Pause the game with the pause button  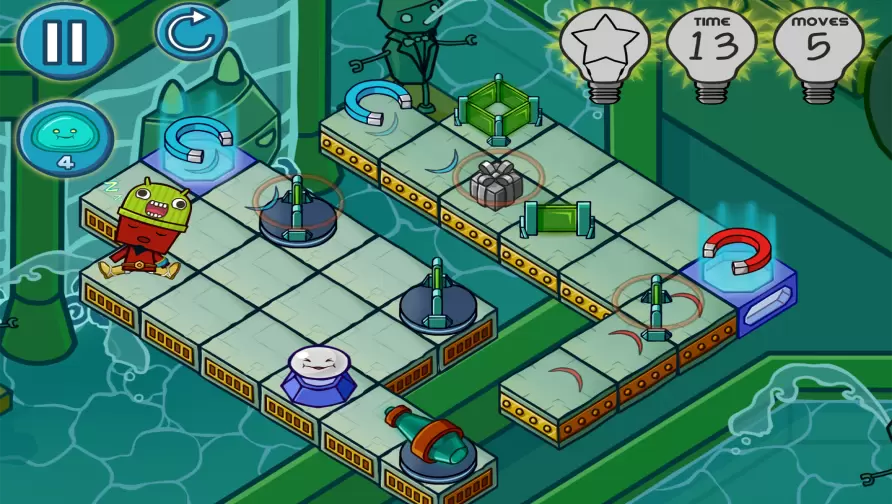pos(65,41)
